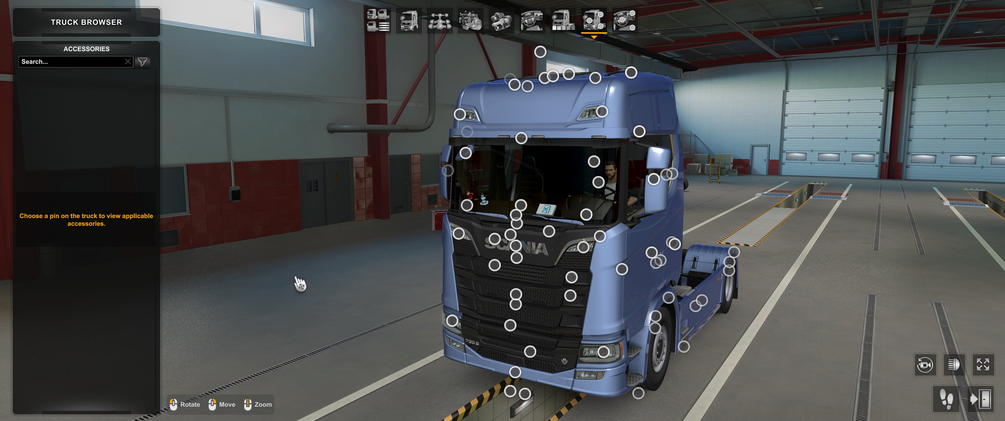
Task: Open the interior dashboard category tab
Action: [x=532, y=20]
